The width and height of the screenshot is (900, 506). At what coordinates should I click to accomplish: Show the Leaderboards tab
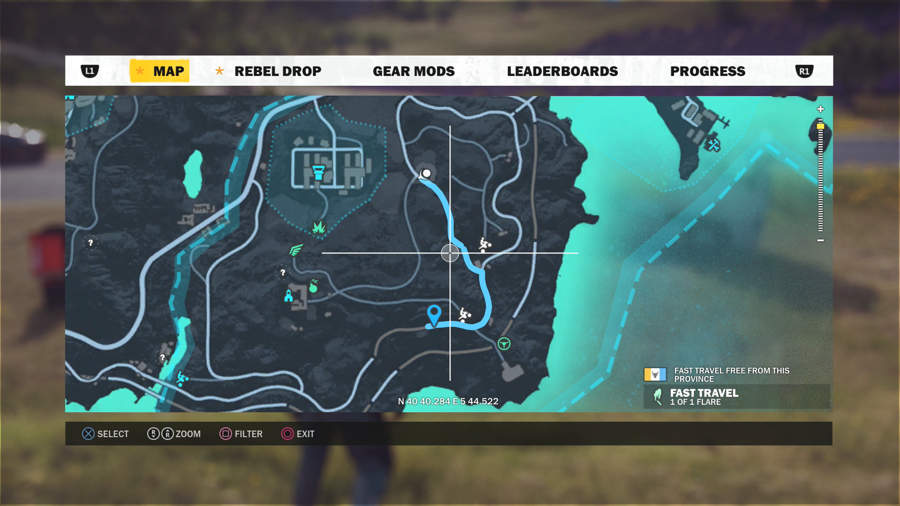pyautogui.click(x=562, y=71)
